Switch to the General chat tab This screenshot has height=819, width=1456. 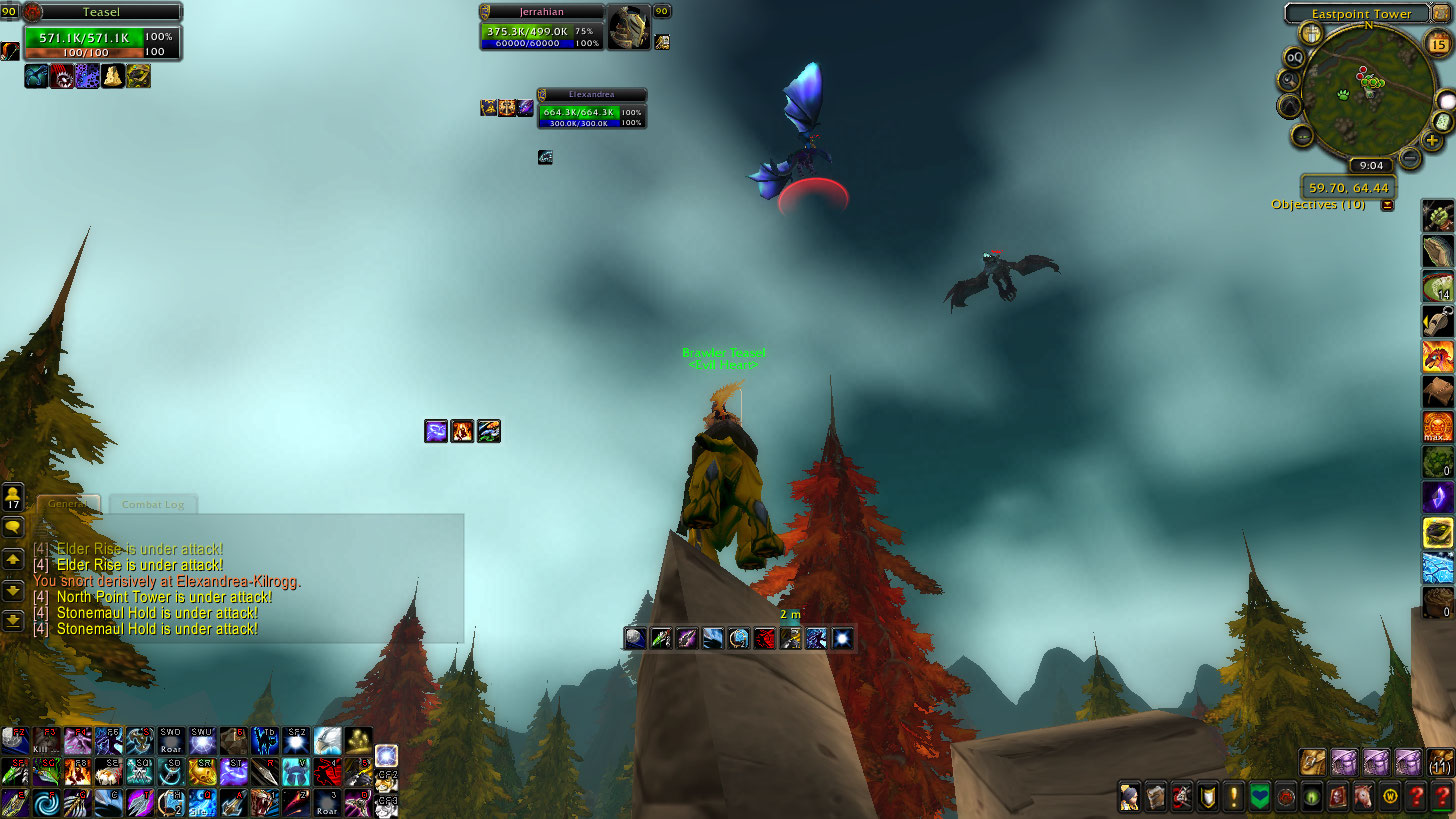tap(66, 505)
